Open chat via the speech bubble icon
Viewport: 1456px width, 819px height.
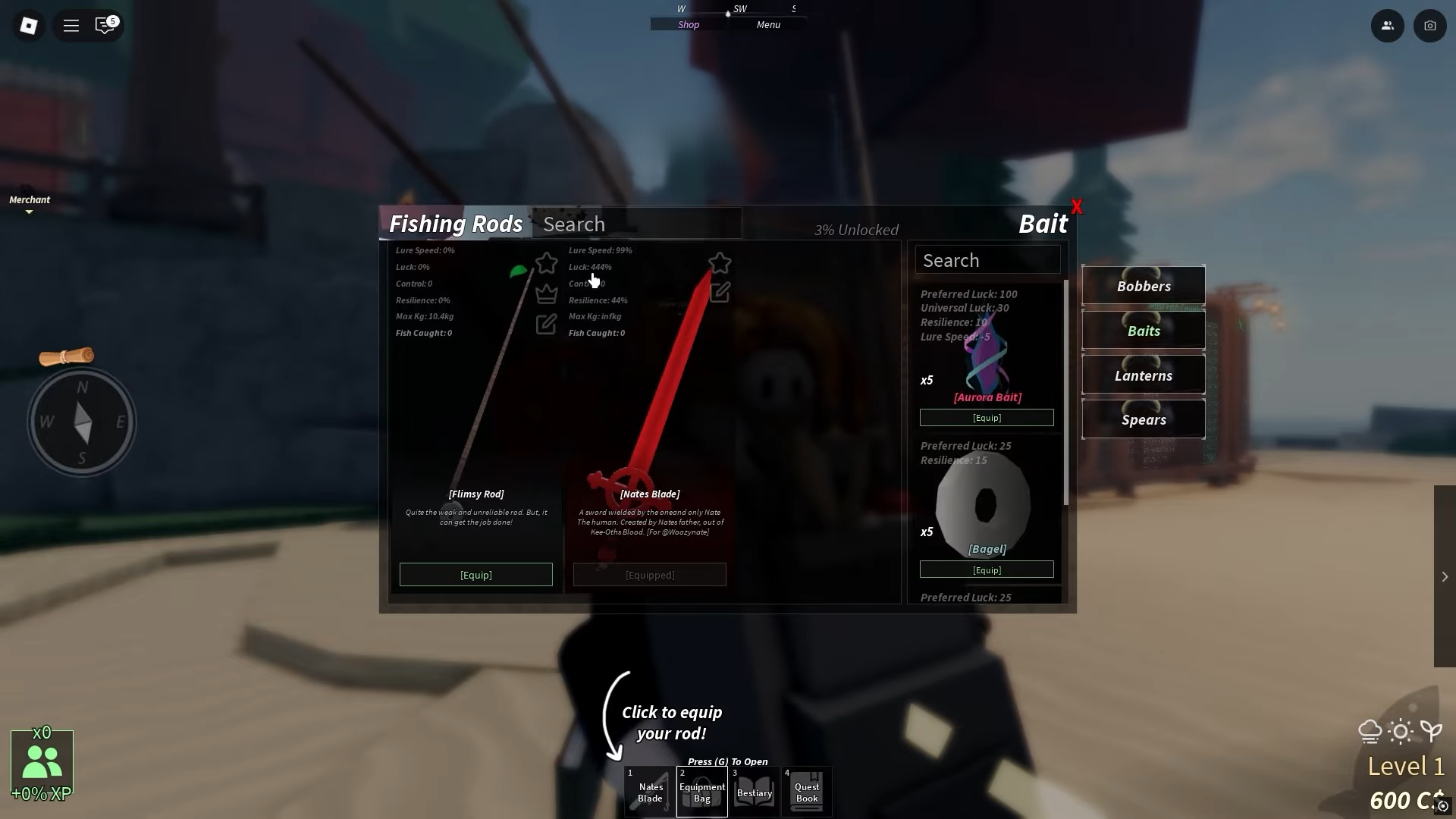(104, 25)
